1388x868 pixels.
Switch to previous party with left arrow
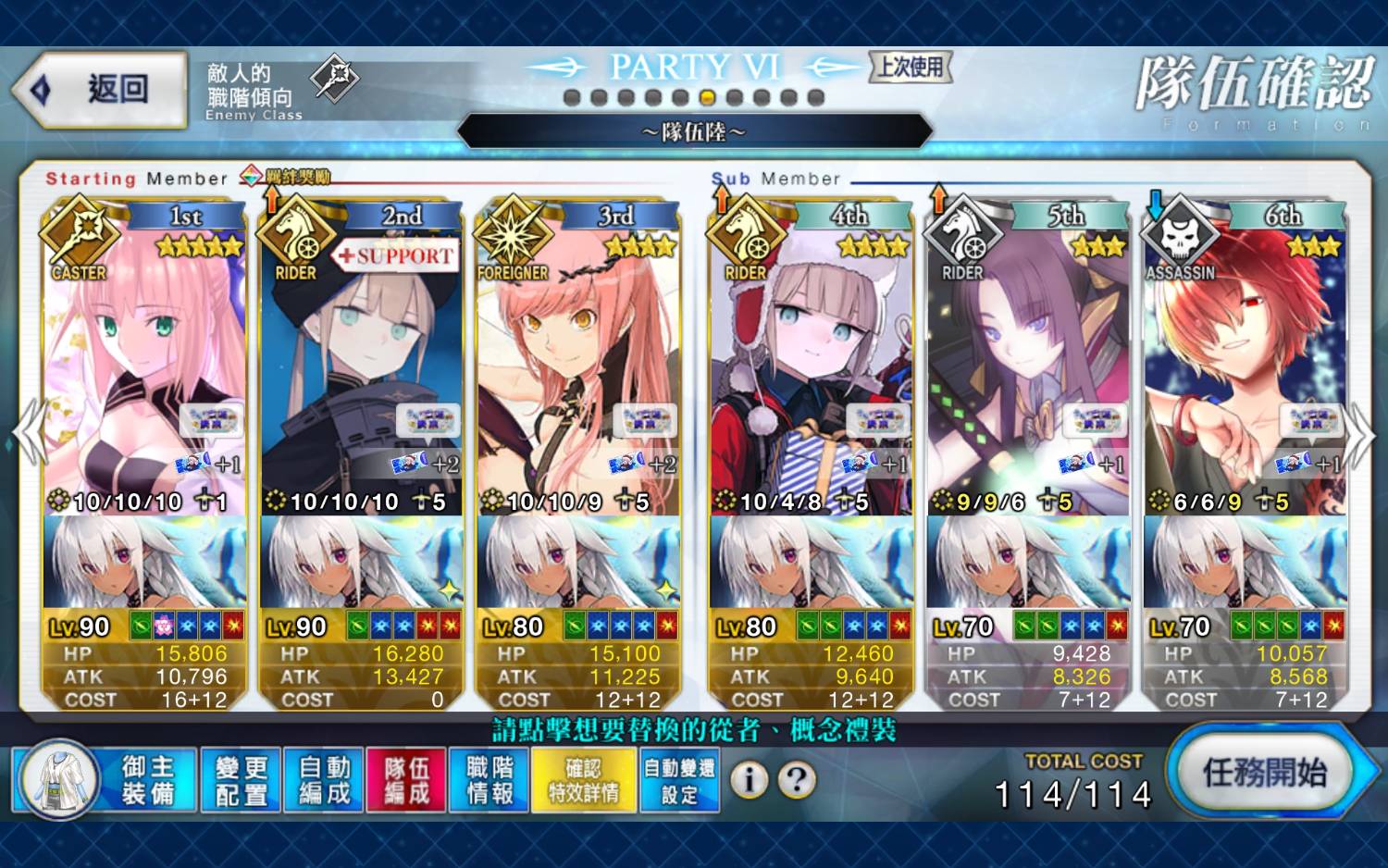click(31, 432)
